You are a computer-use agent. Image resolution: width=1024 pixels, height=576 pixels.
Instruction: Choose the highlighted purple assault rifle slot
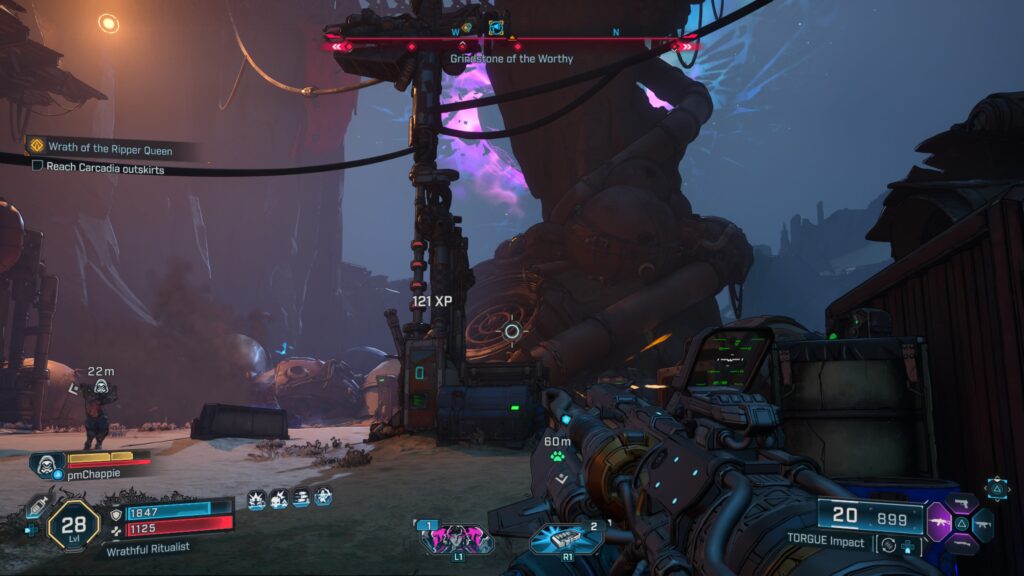[940, 522]
